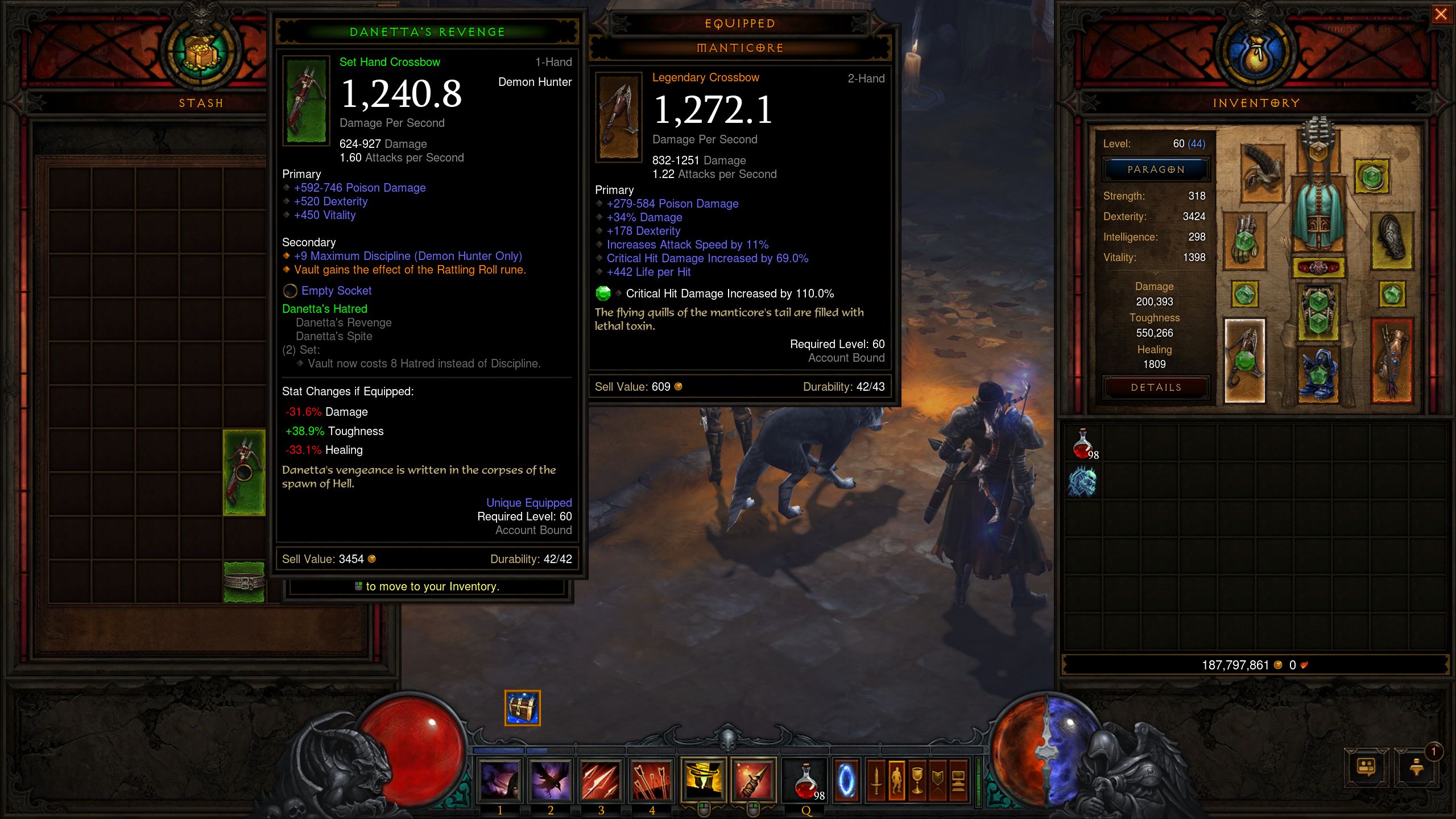This screenshot has height=819, width=1456.
Task: Activate the purple raven skill
Action: point(550,780)
